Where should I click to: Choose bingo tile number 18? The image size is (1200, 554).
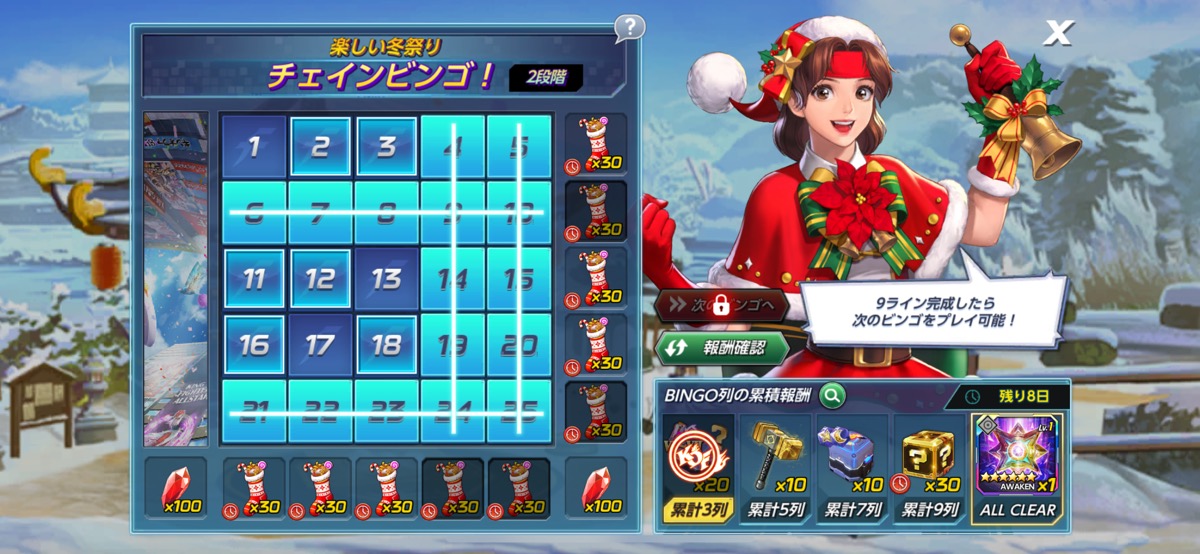386,345
